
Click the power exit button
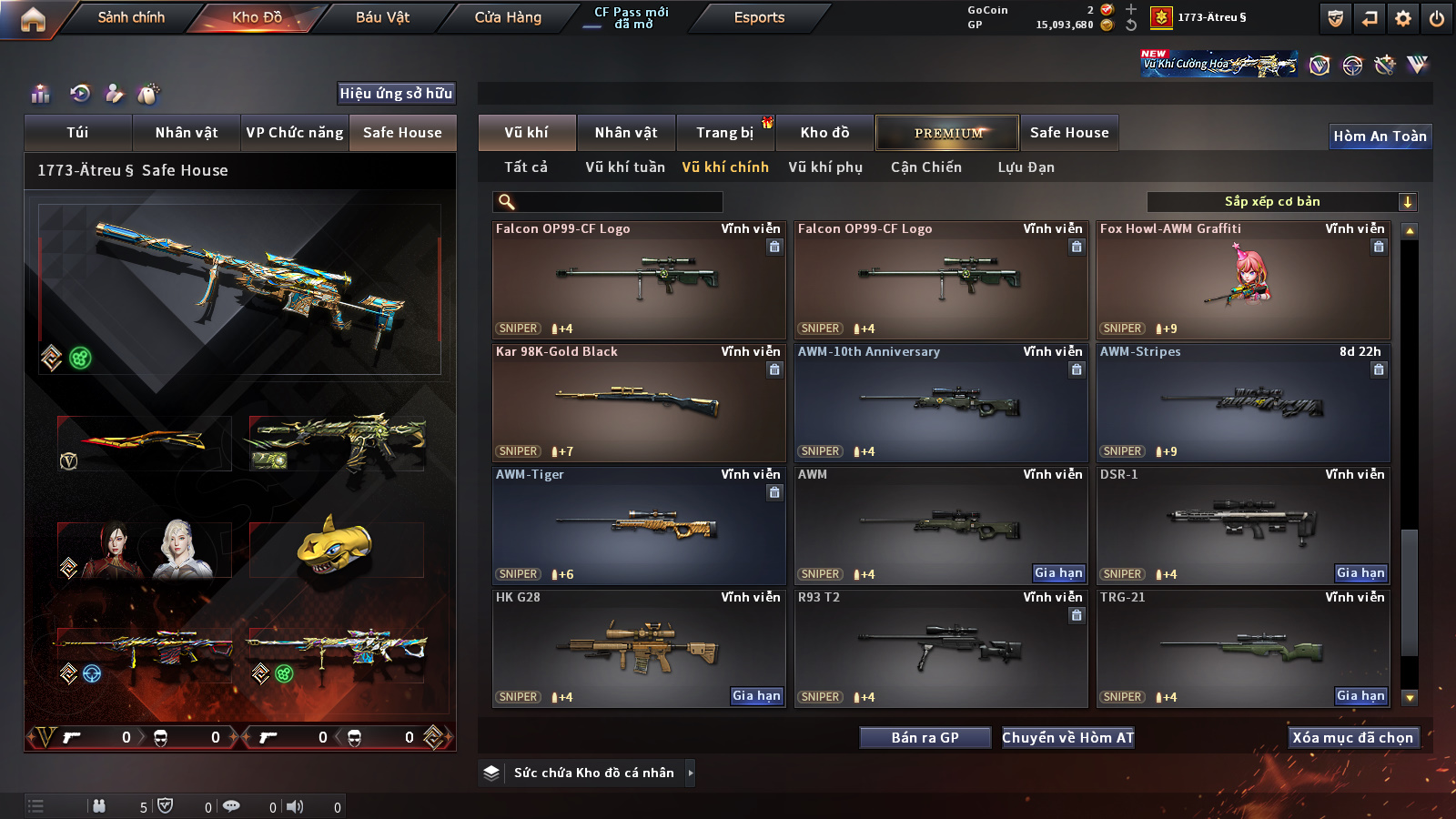coord(1437,18)
